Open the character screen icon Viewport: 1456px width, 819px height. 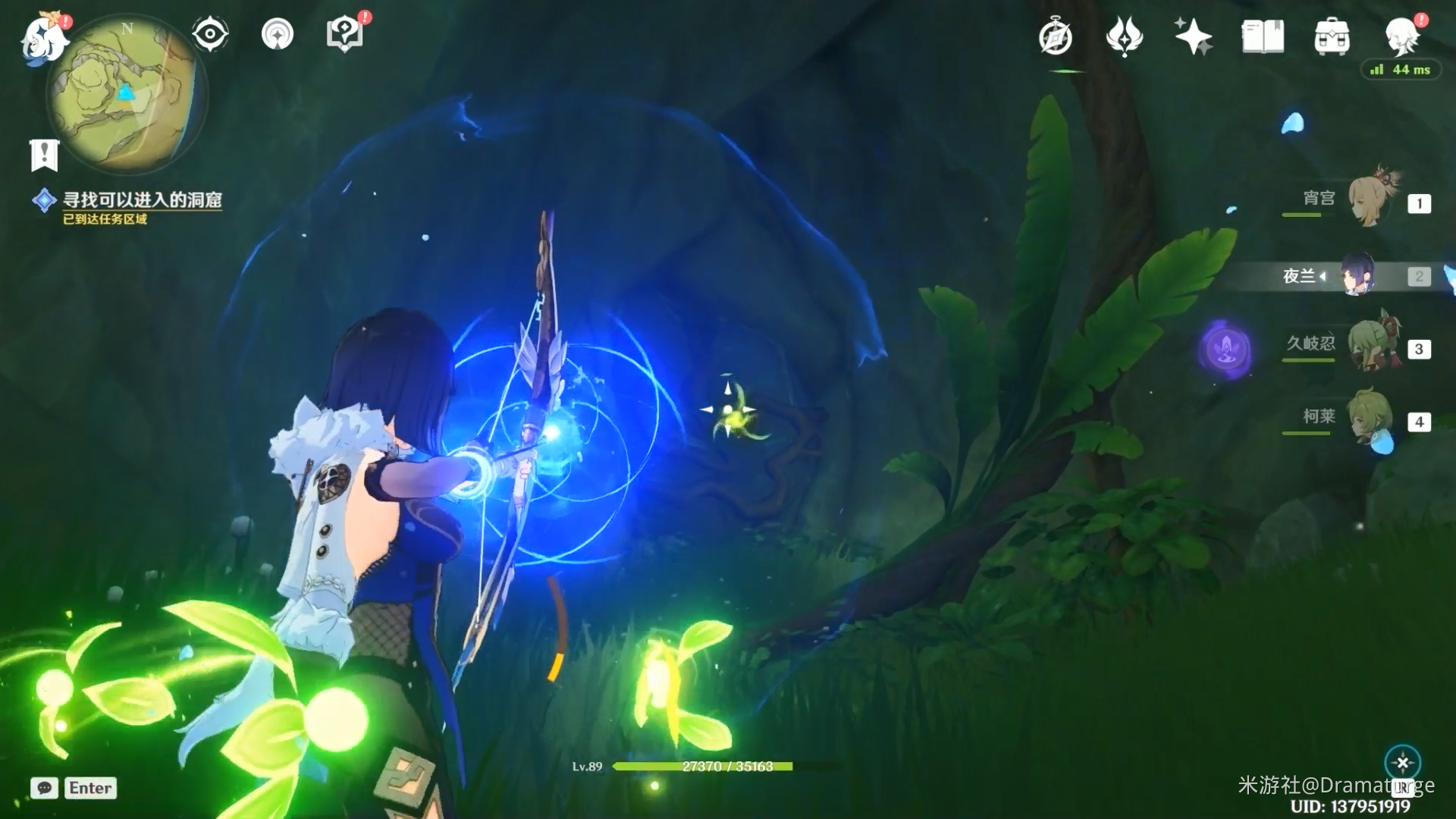coord(1400,36)
